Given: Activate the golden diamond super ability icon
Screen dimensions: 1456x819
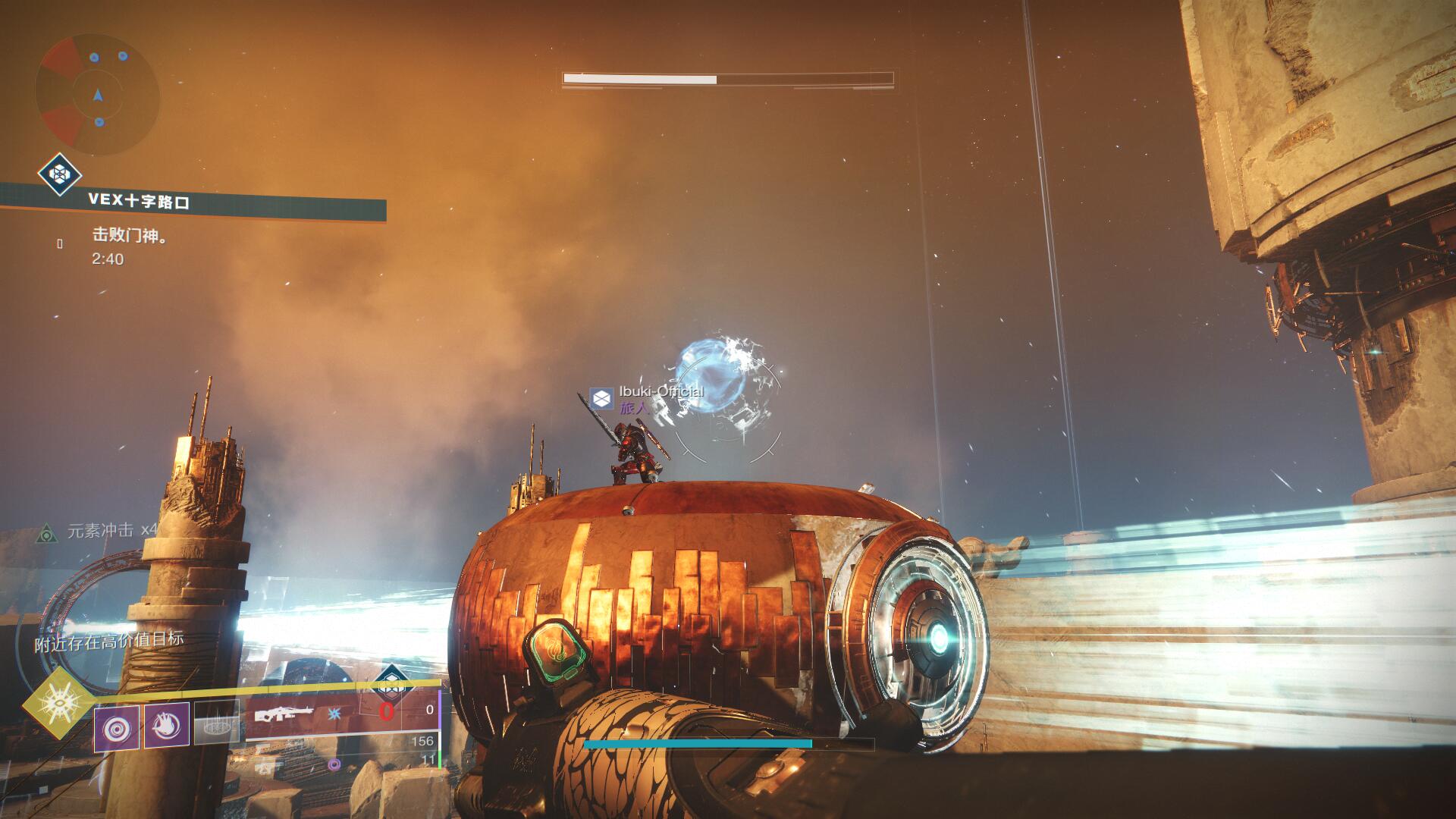Looking at the screenshot, I should [58, 704].
